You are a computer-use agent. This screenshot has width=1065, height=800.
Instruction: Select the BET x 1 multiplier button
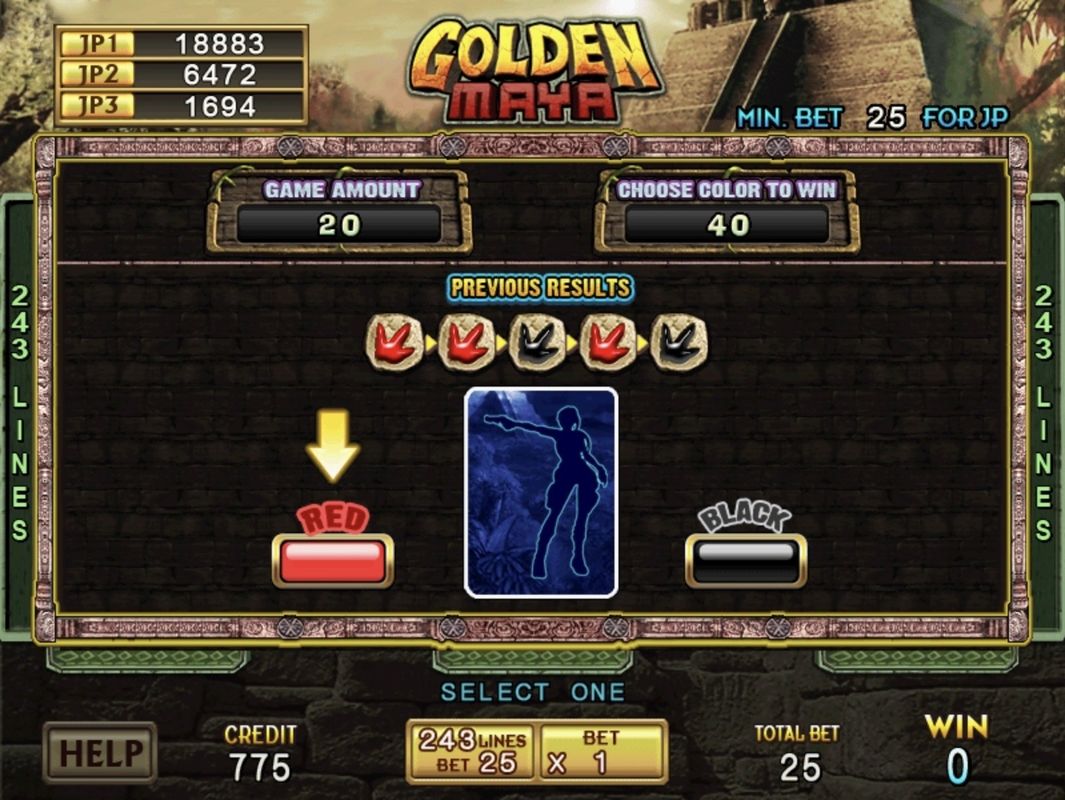point(601,751)
